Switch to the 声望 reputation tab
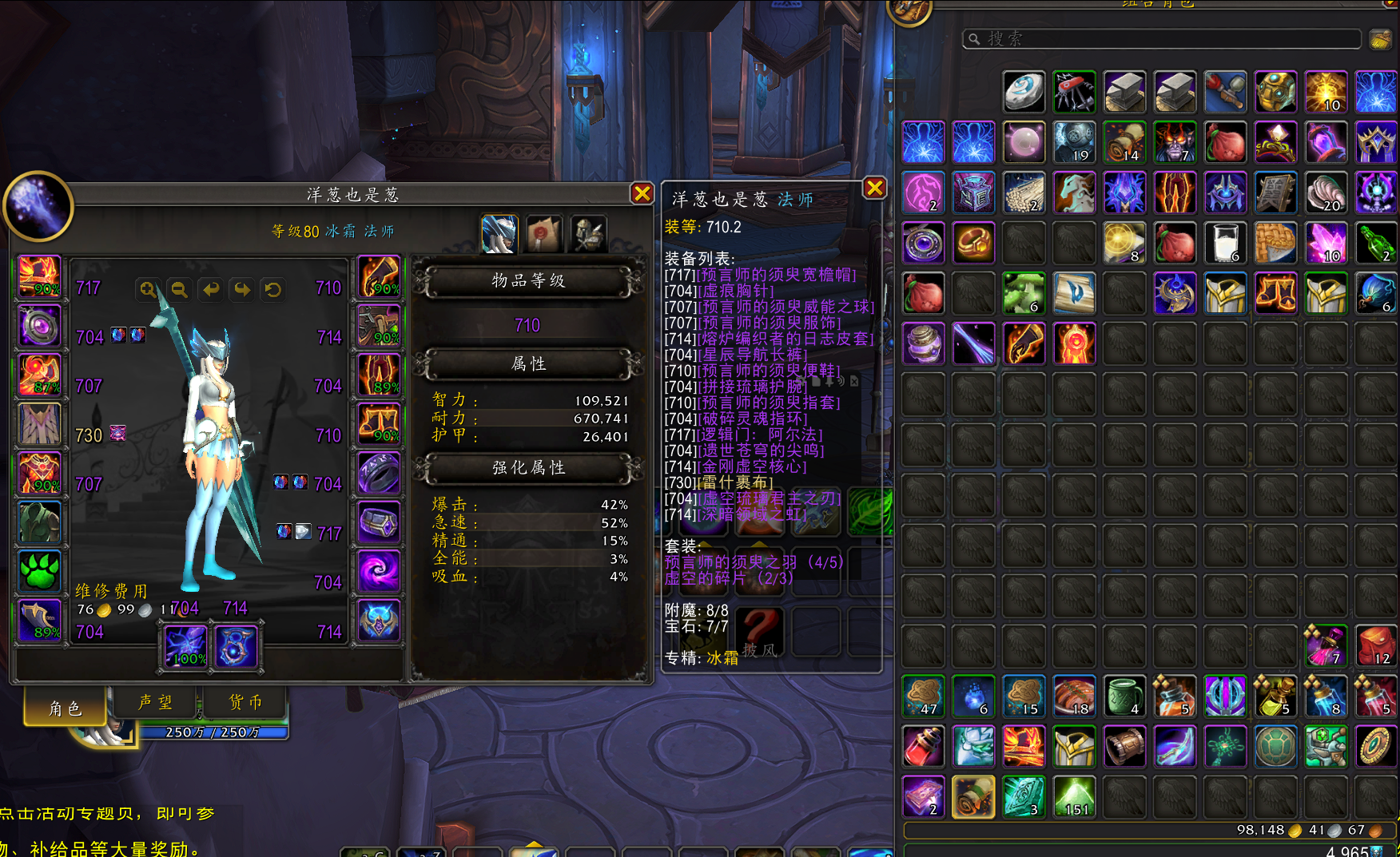 tap(155, 702)
